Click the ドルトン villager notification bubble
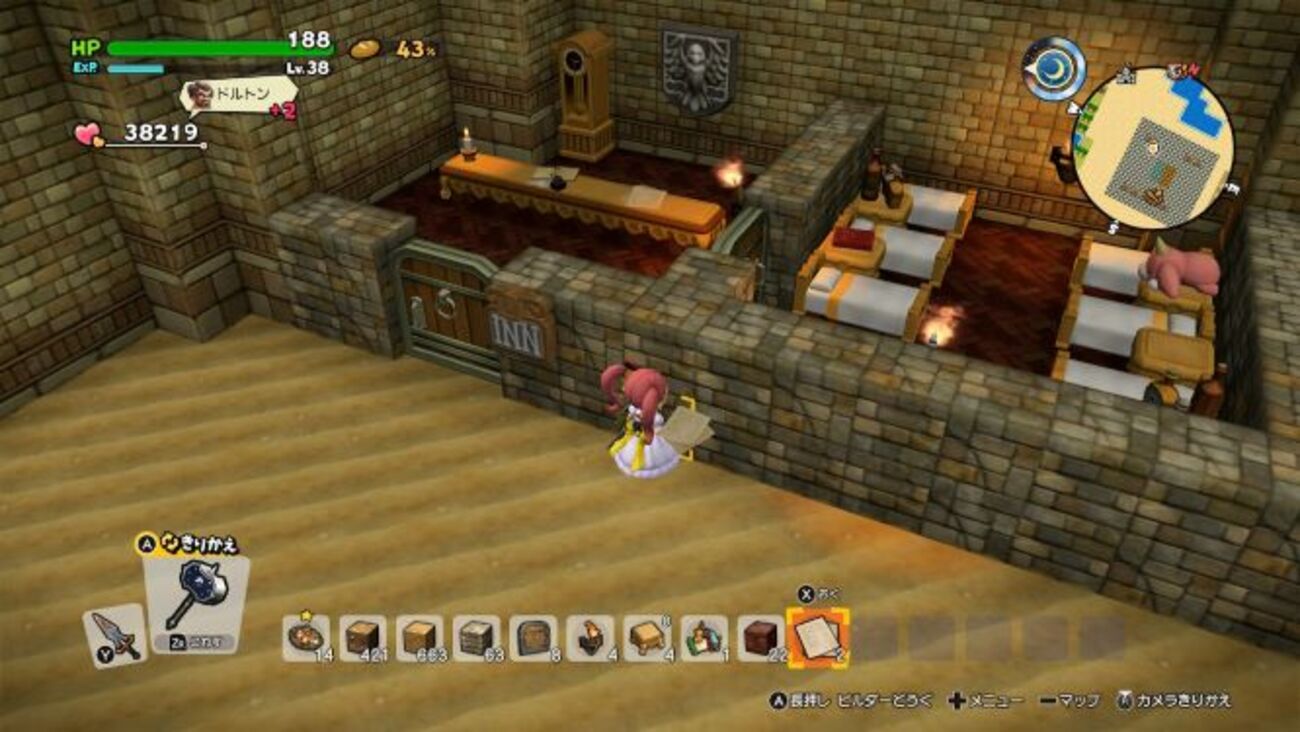 coord(240,95)
